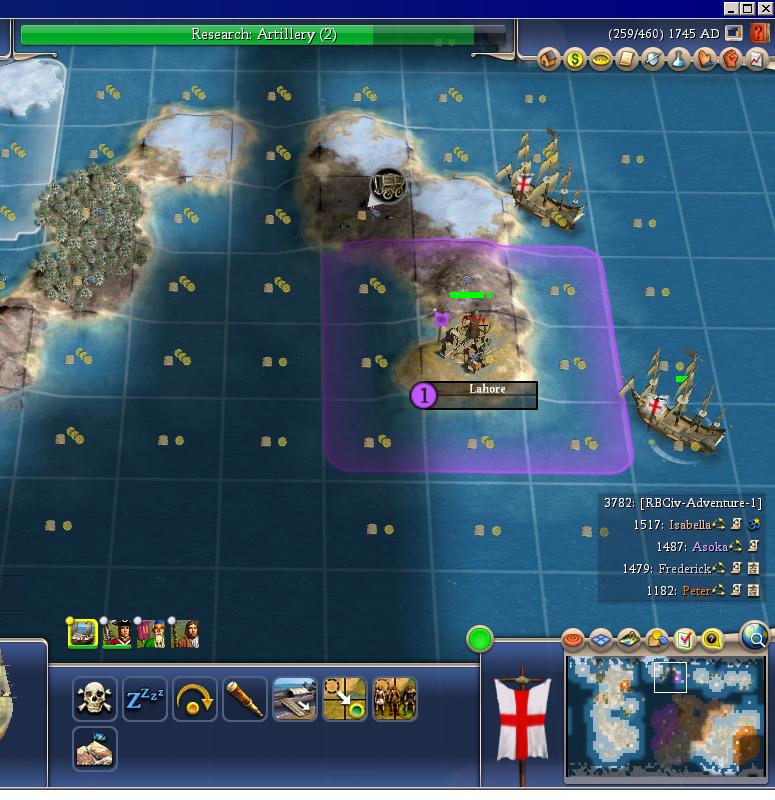Open the globe view magnifier button
Viewport: 775px width, 800px height.
tap(756, 636)
